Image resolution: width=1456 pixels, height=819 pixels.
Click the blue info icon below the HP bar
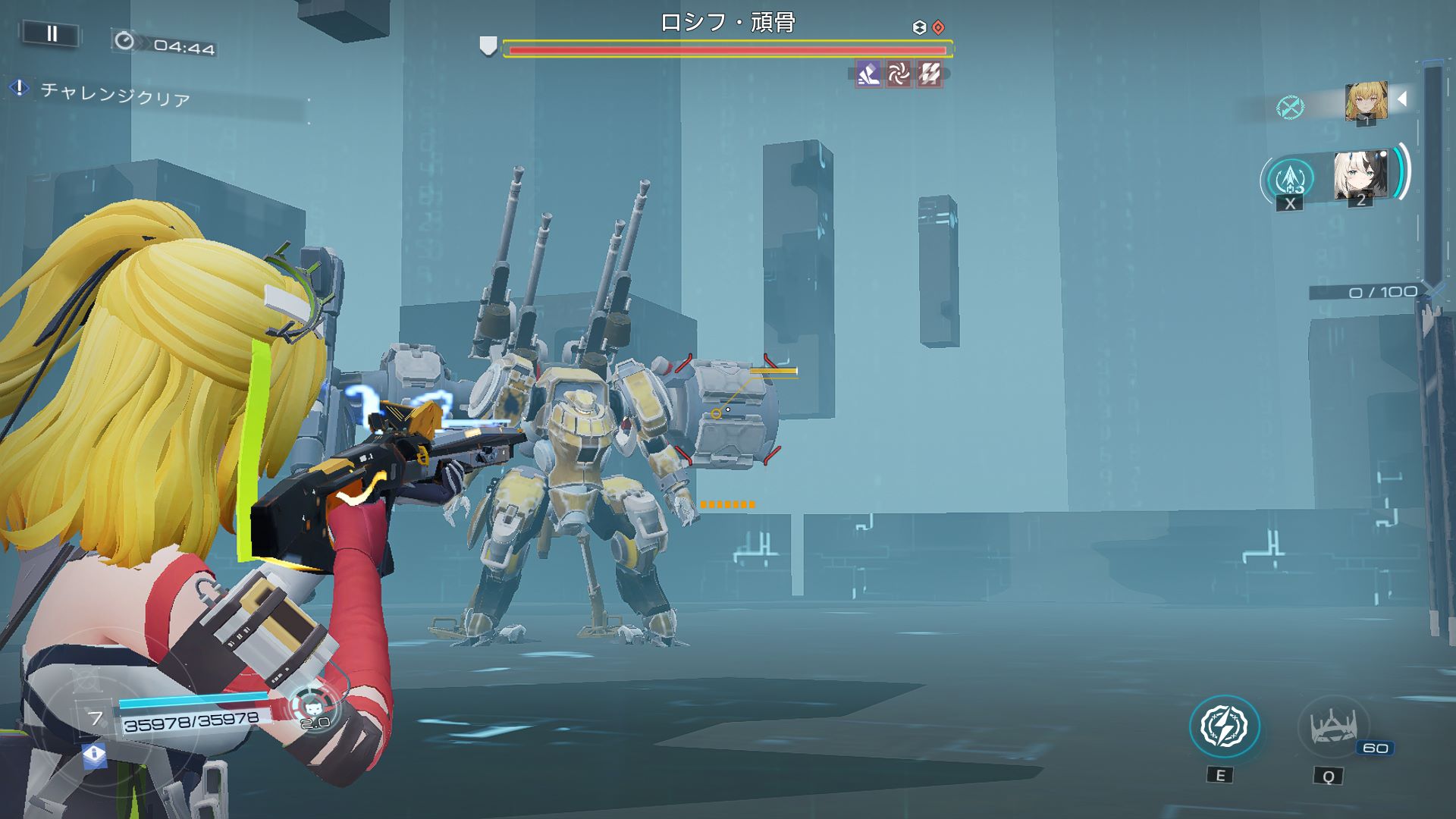pos(94,755)
